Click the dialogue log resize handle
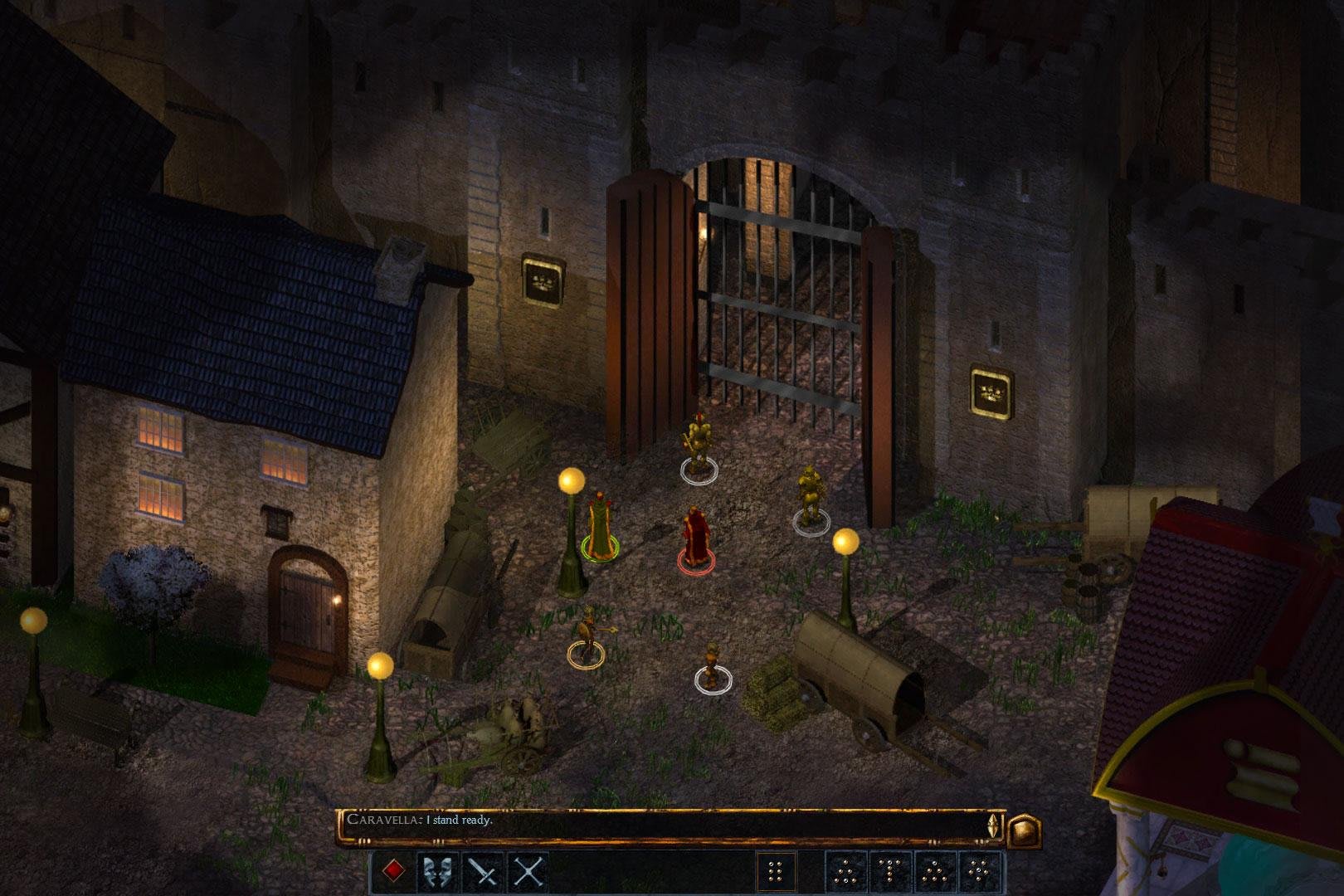 click(x=992, y=826)
